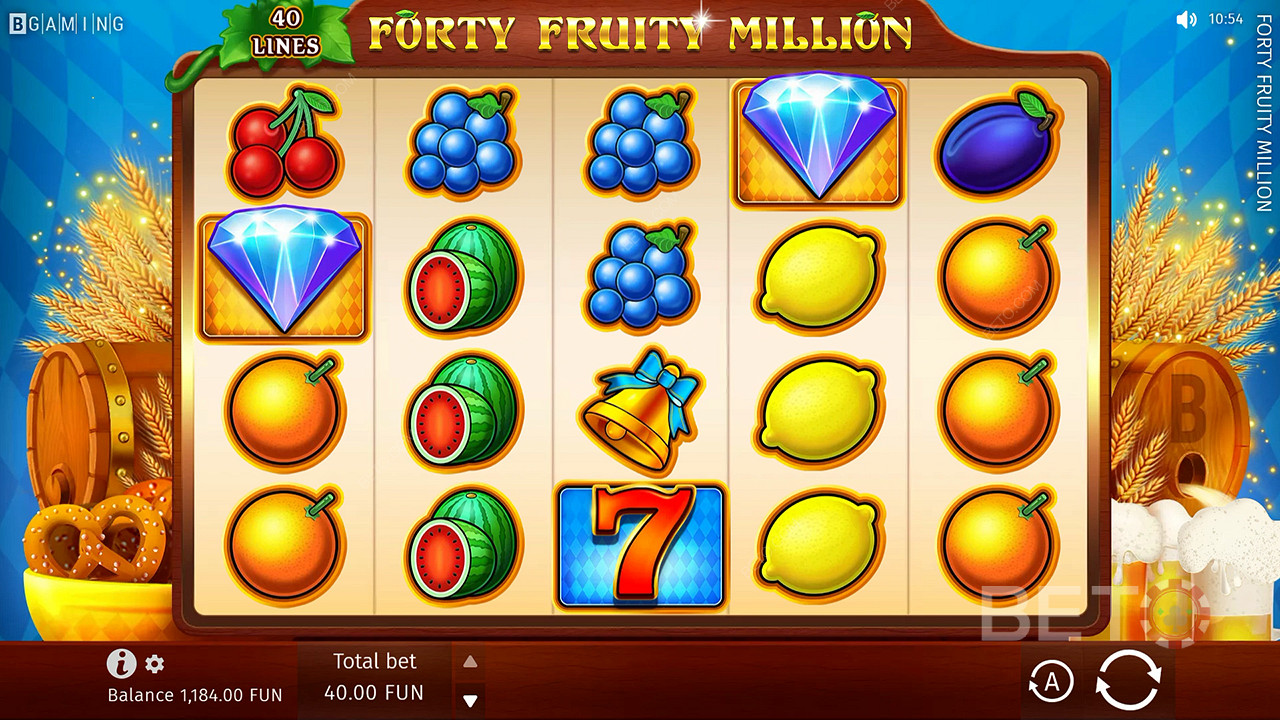Decrease the total bet with the down arrow

coord(470,700)
